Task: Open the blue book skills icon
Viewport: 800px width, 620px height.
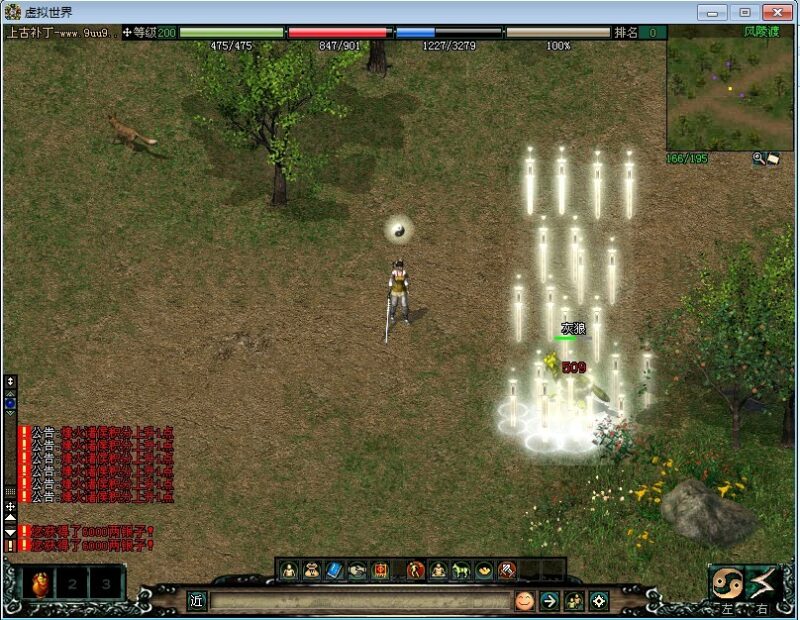Action: pyautogui.click(x=335, y=570)
